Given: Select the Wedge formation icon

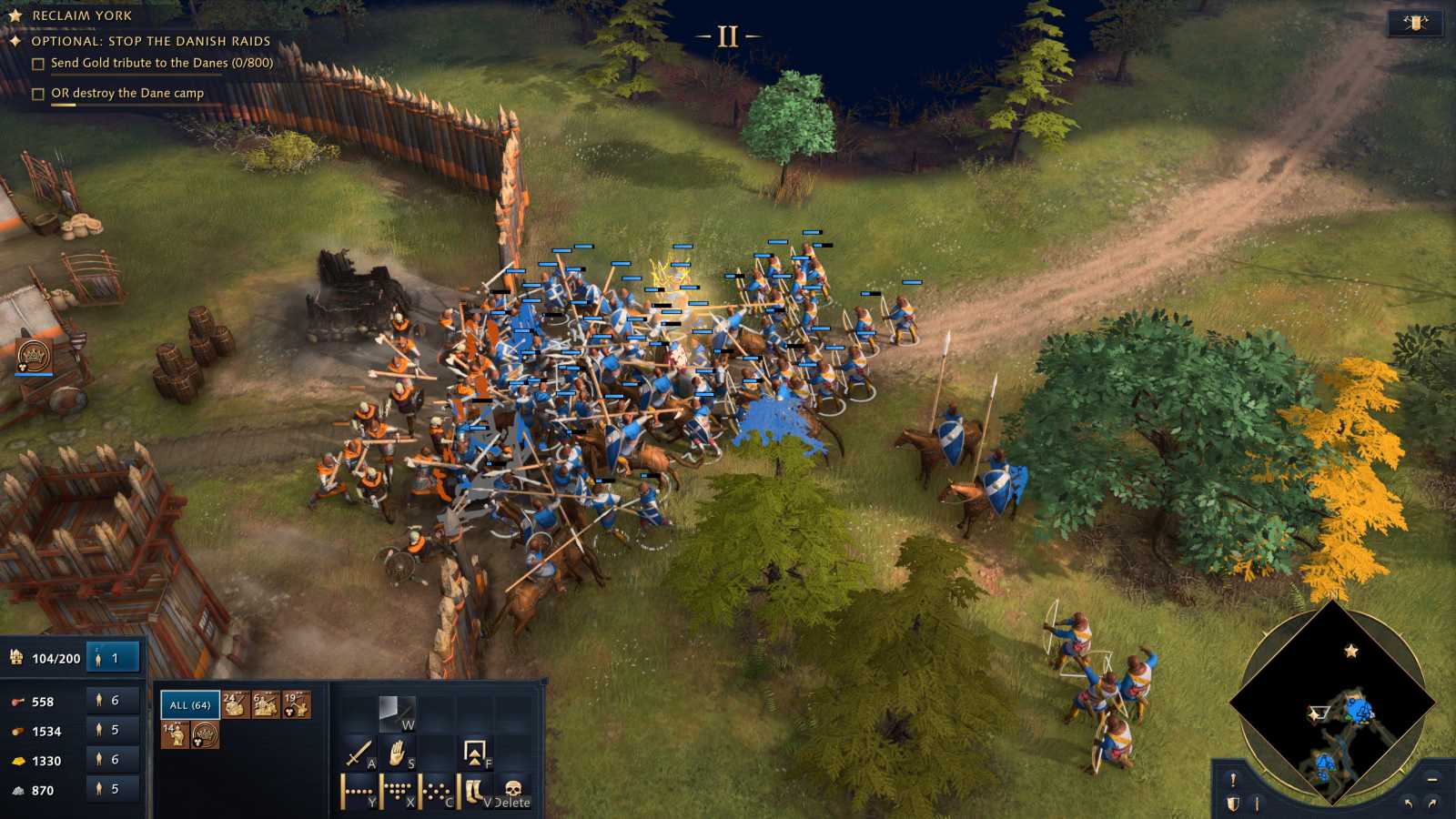Looking at the screenshot, I should (x=398, y=790).
